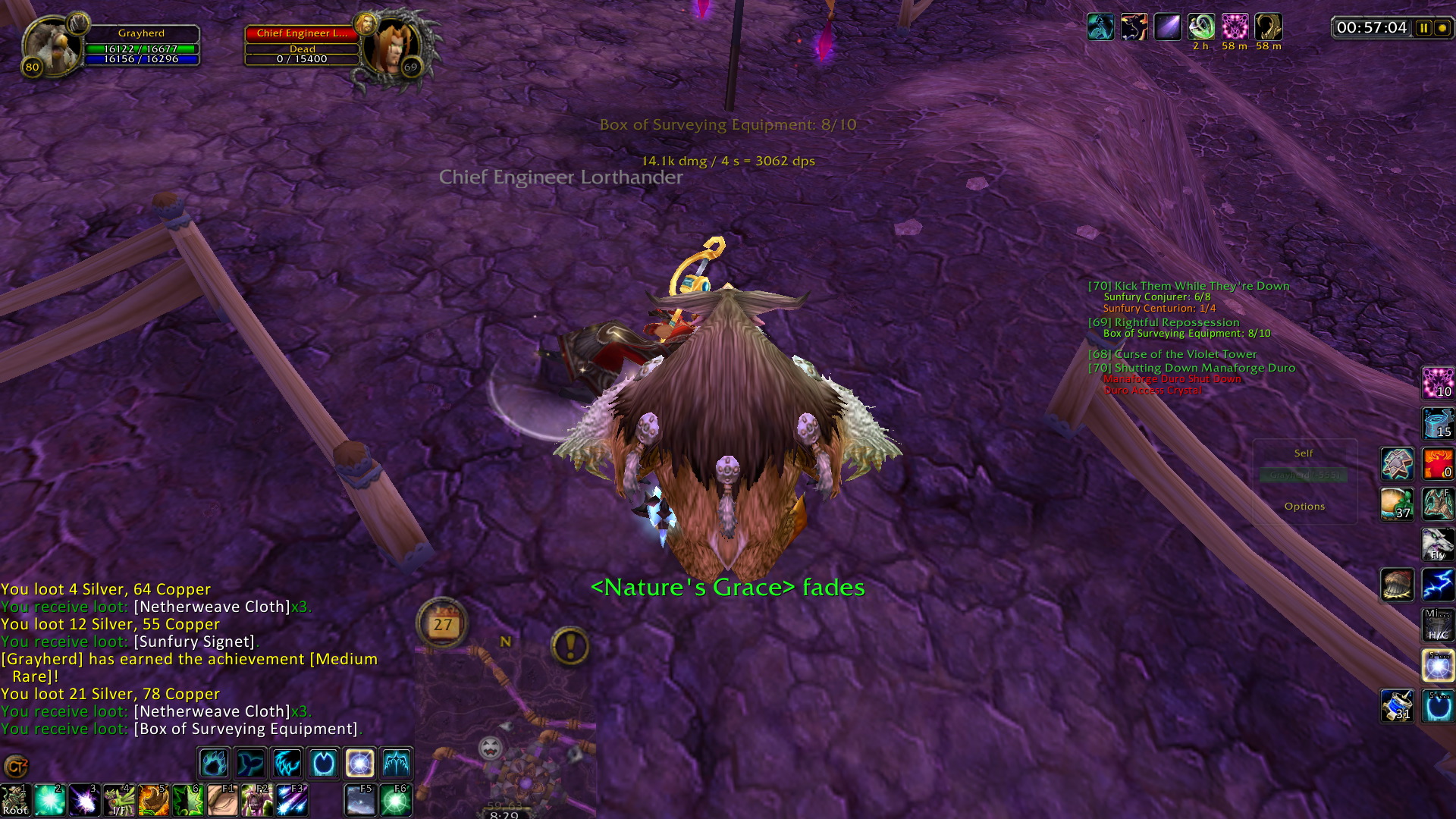Activate the Root ability on hotbar
This screenshot has width=1456, height=819.
14,801
